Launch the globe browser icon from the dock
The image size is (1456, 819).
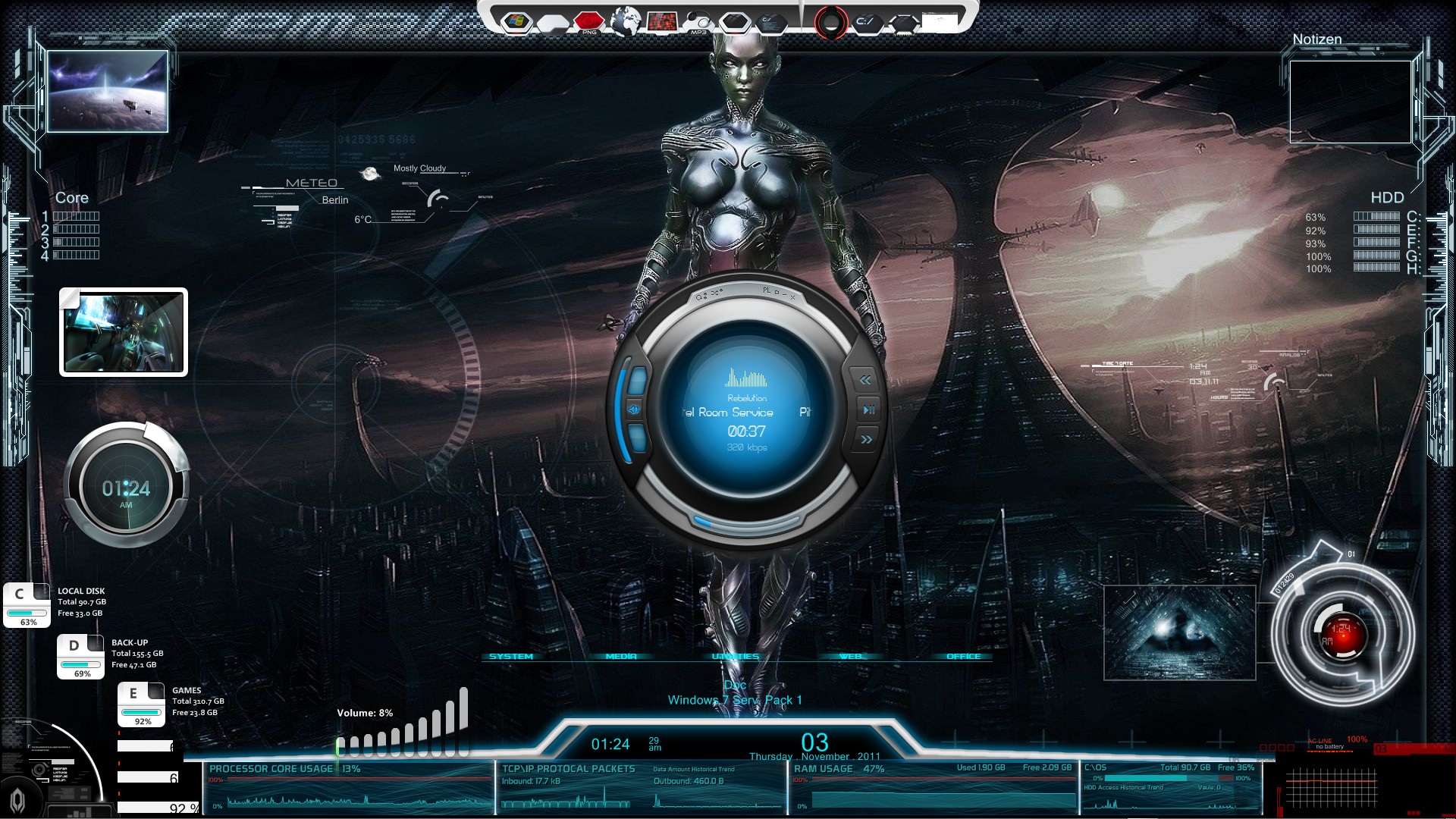click(626, 23)
